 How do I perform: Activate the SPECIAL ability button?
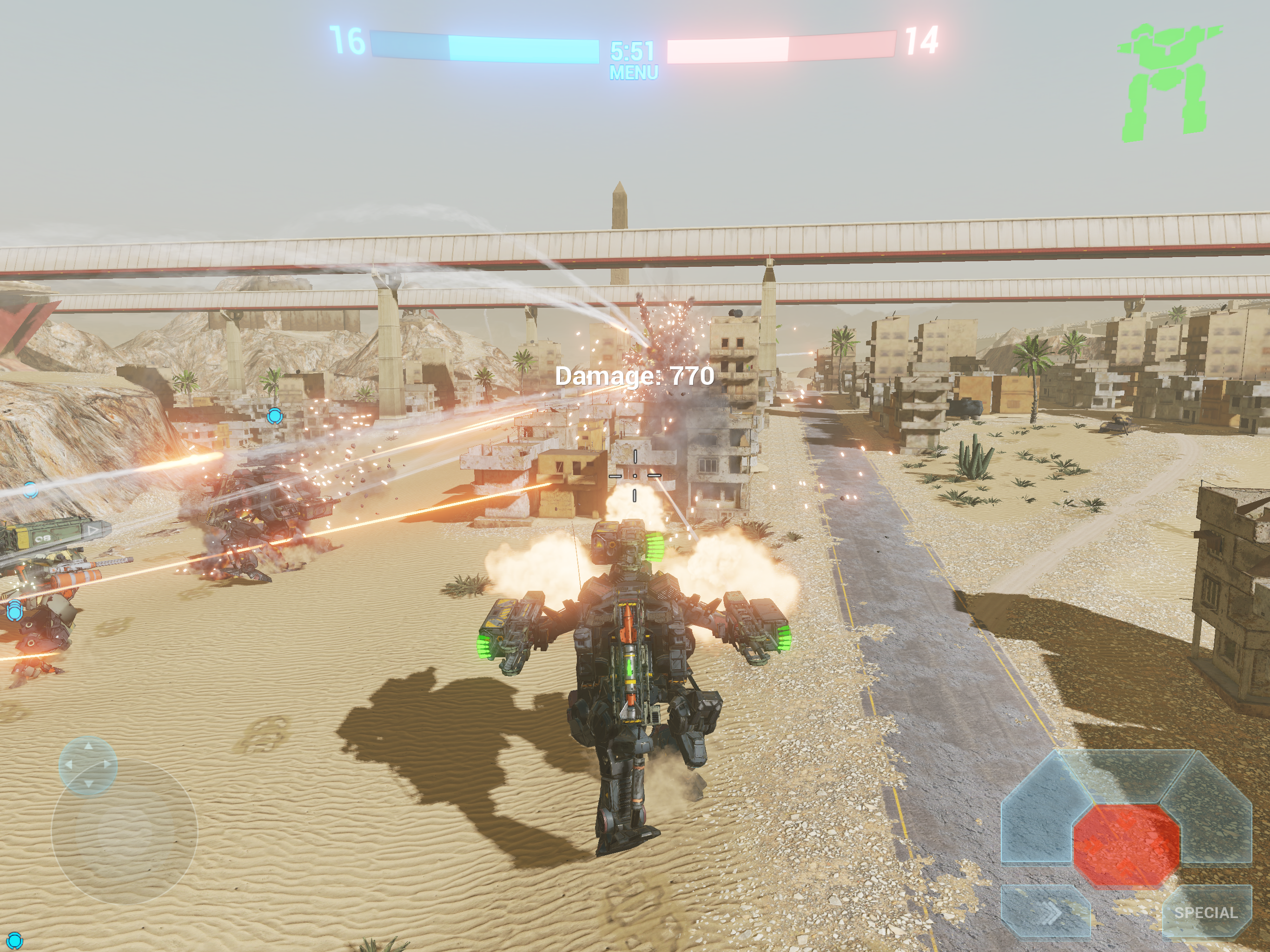[x=1206, y=912]
